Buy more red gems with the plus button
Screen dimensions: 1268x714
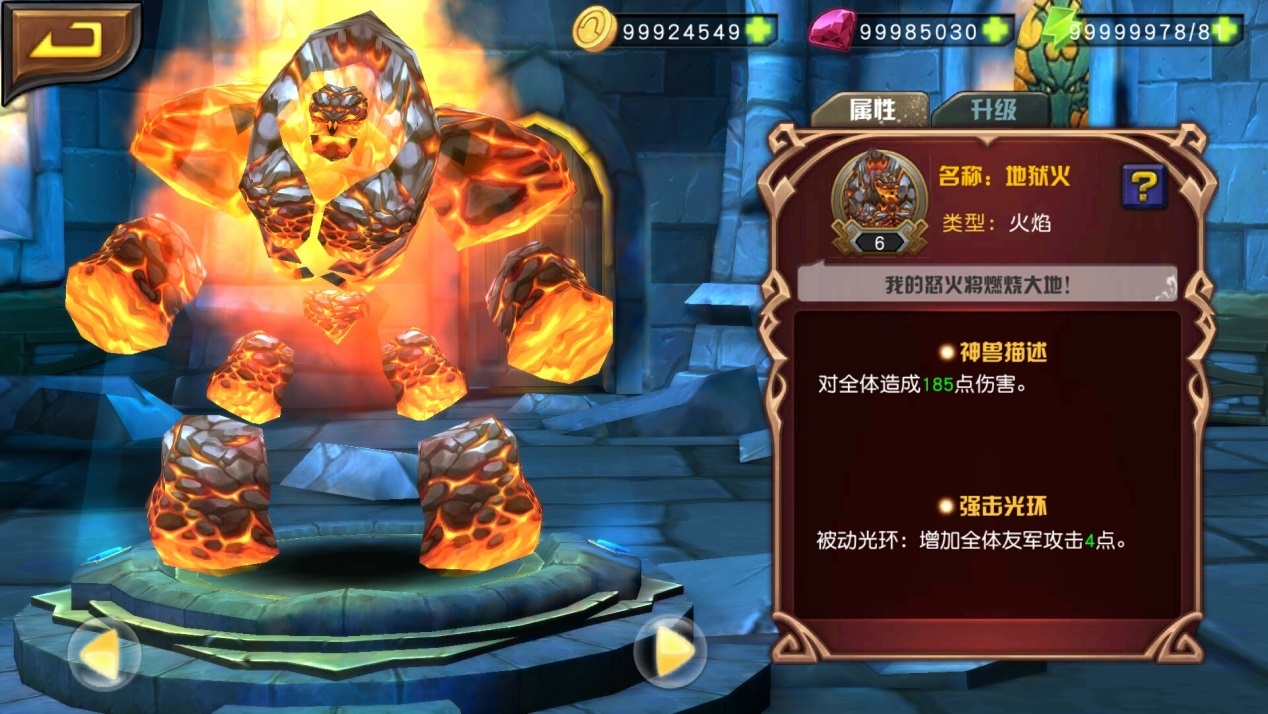point(997,31)
